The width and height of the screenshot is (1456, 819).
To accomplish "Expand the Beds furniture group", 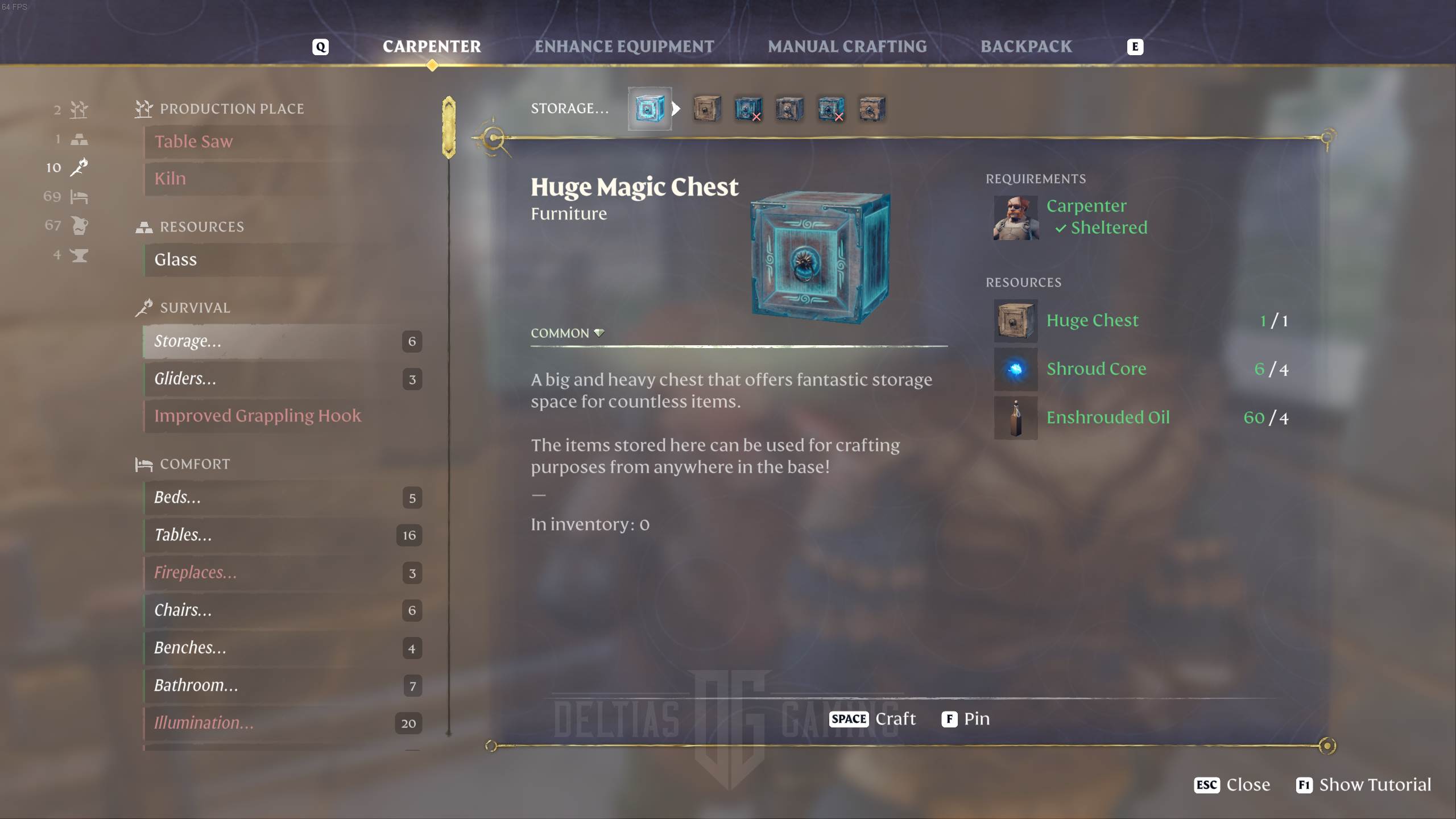I will [x=177, y=498].
